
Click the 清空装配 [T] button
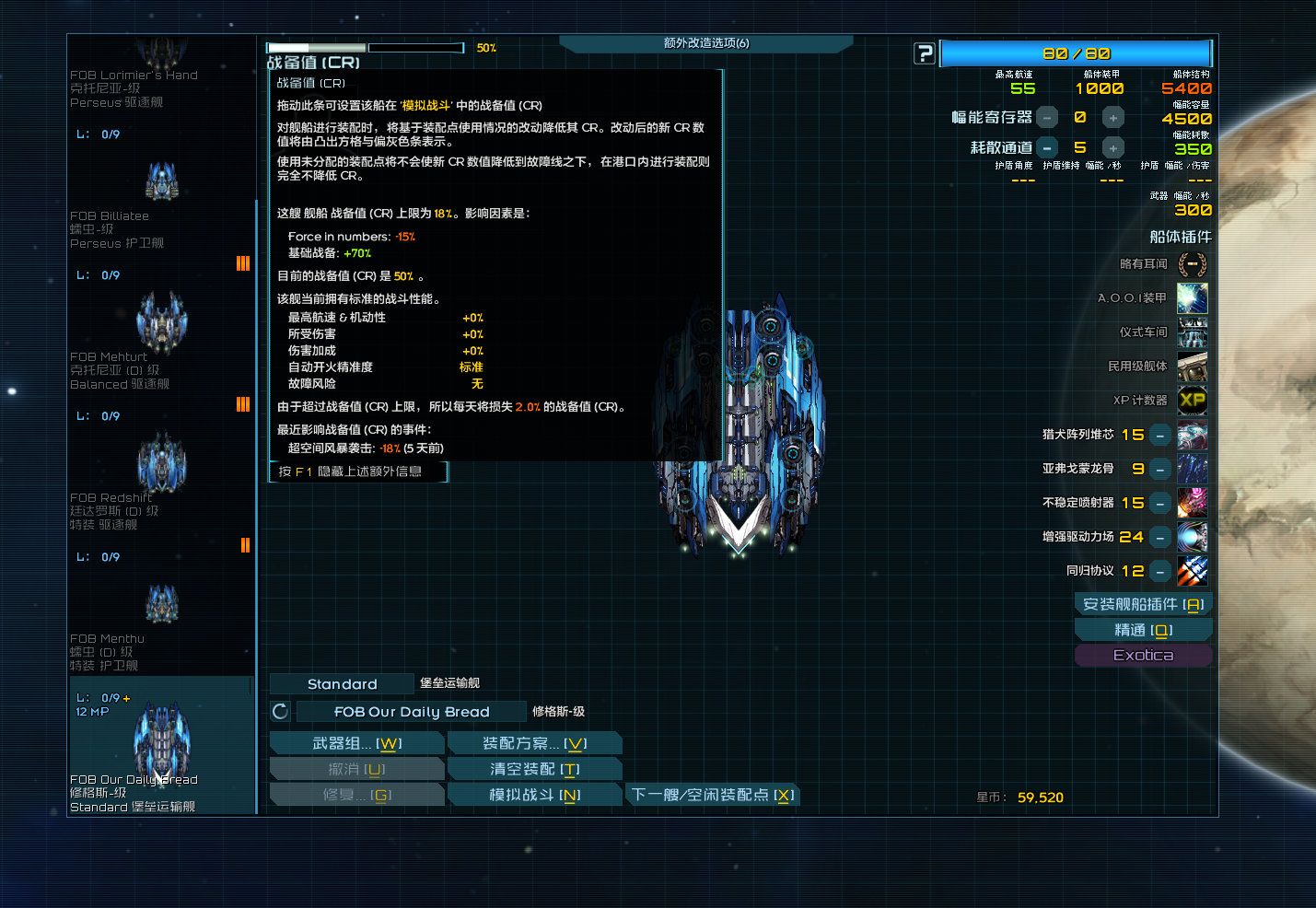(534, 768)
